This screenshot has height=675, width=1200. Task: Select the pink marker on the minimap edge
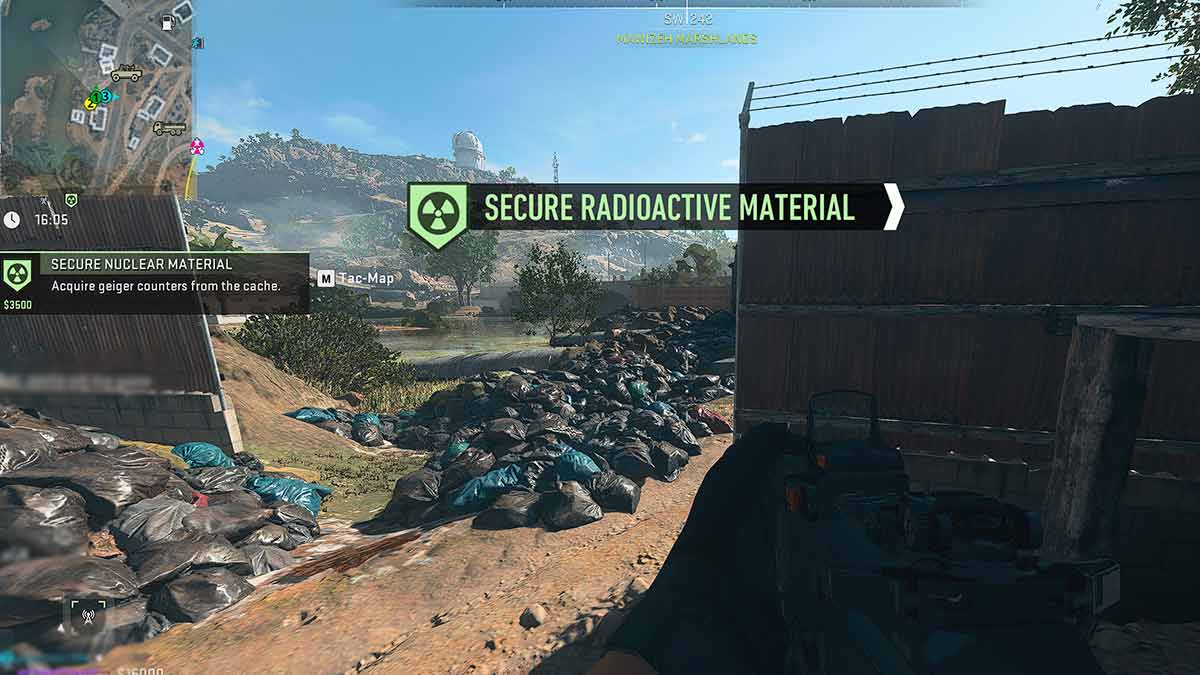[197, 147]
